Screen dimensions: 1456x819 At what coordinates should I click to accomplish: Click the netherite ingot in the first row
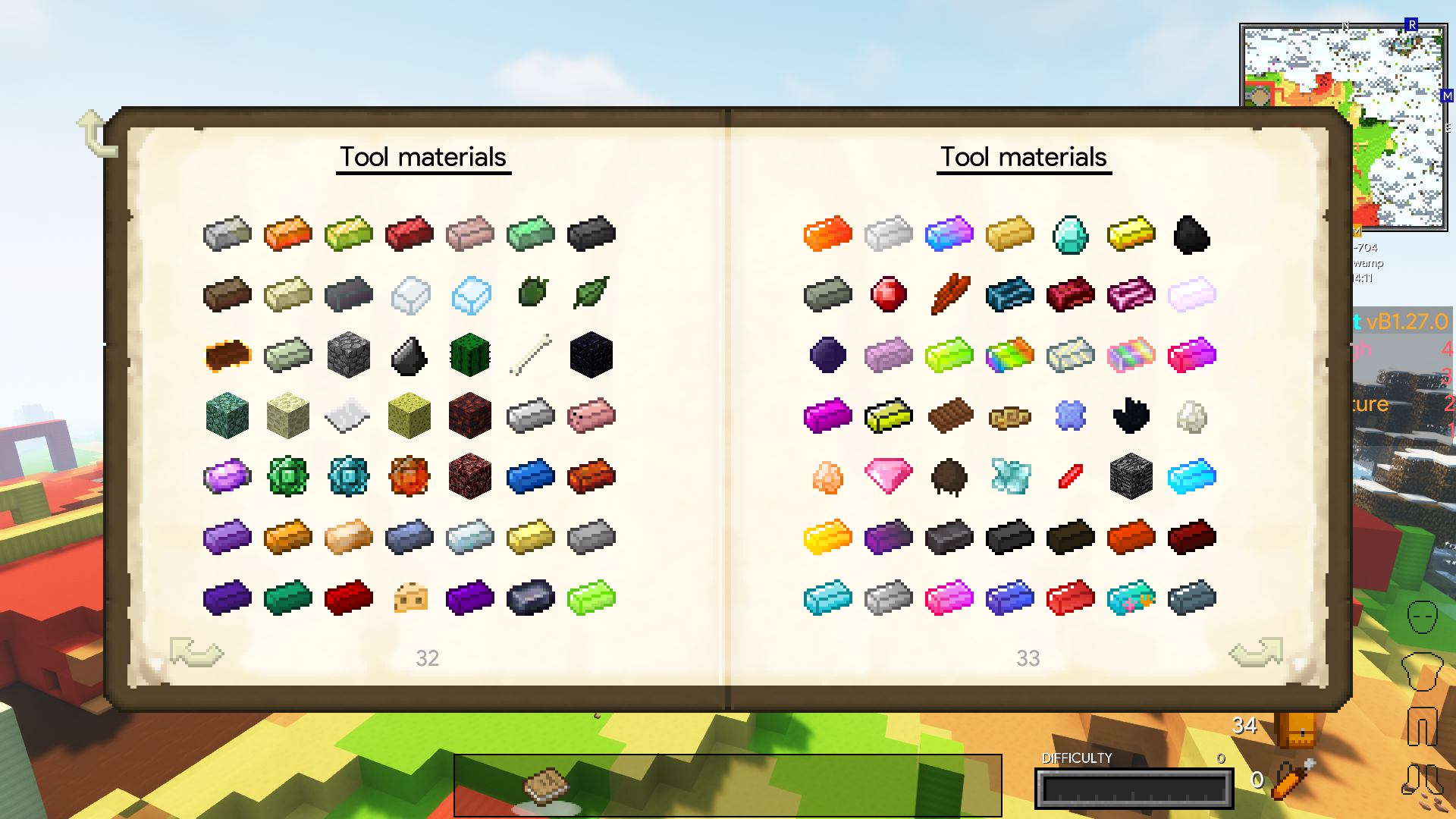coord(590,233)
